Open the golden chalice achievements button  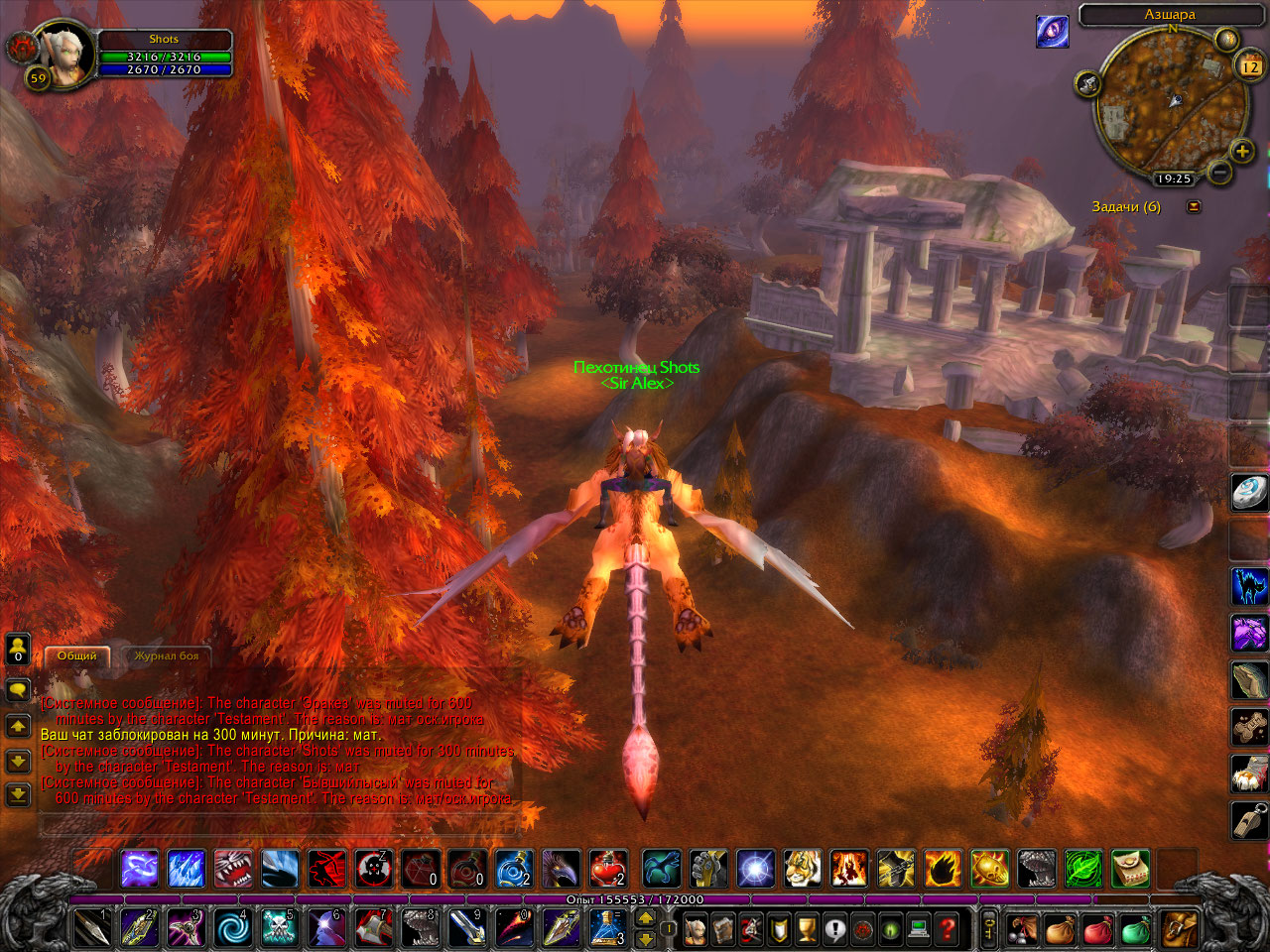click(x=807, y=929)
